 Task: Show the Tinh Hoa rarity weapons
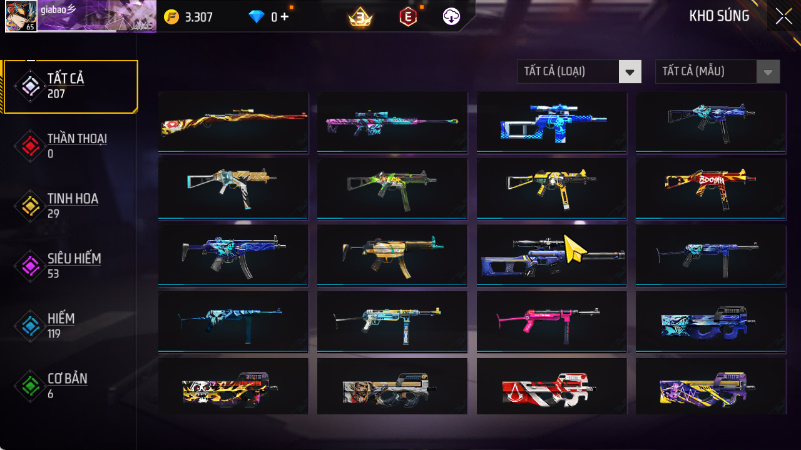pyautogui.click(x=70, y=205)
